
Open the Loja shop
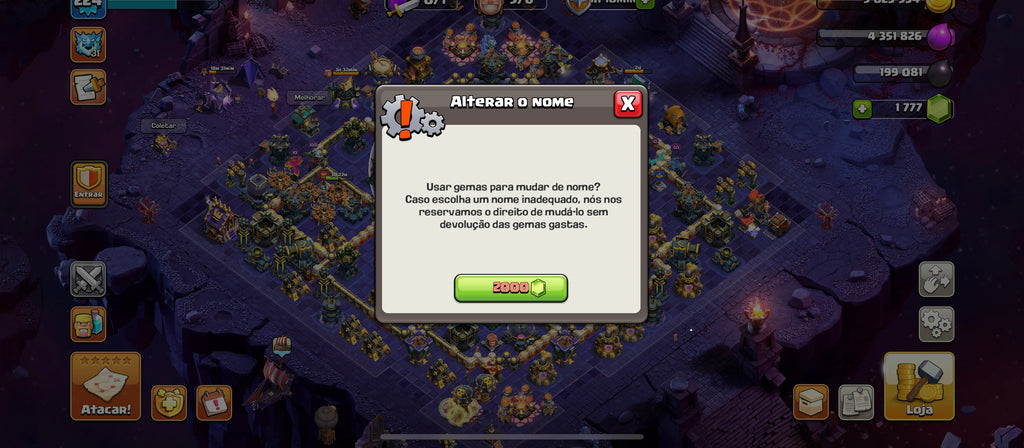pos(918,386)
